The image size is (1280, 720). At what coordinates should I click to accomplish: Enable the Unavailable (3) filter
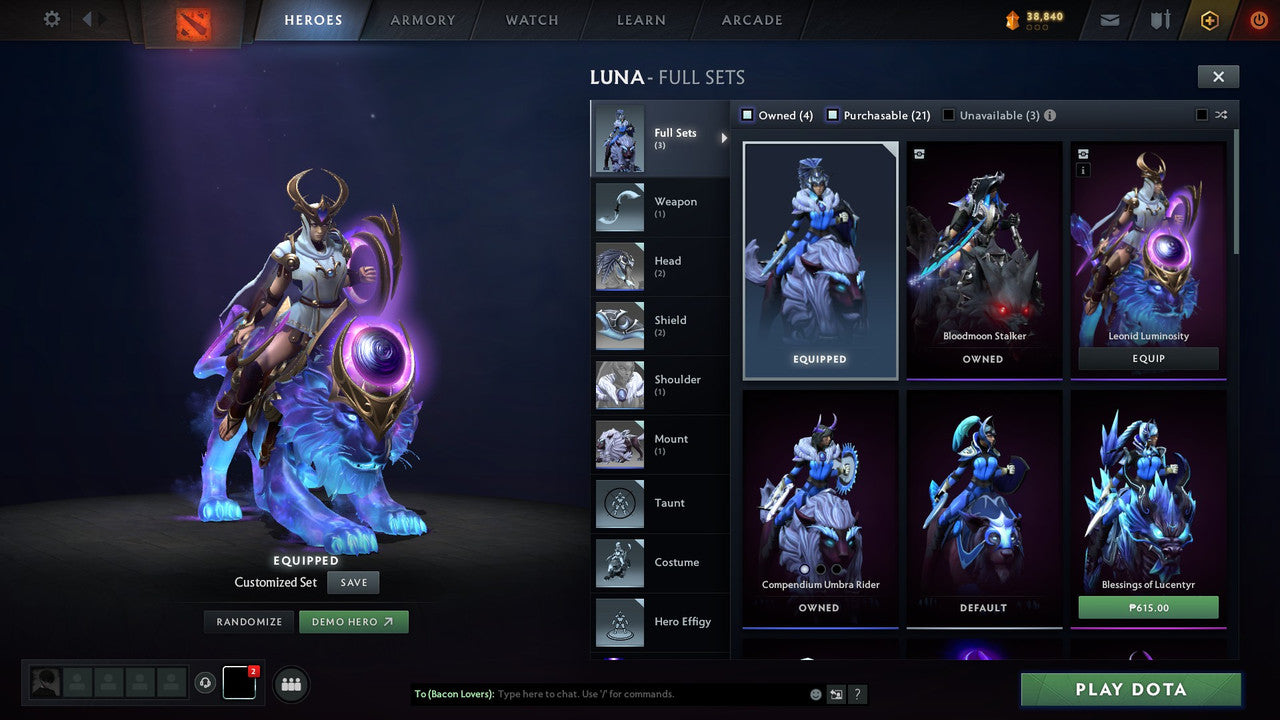click(x=948, y=115)
